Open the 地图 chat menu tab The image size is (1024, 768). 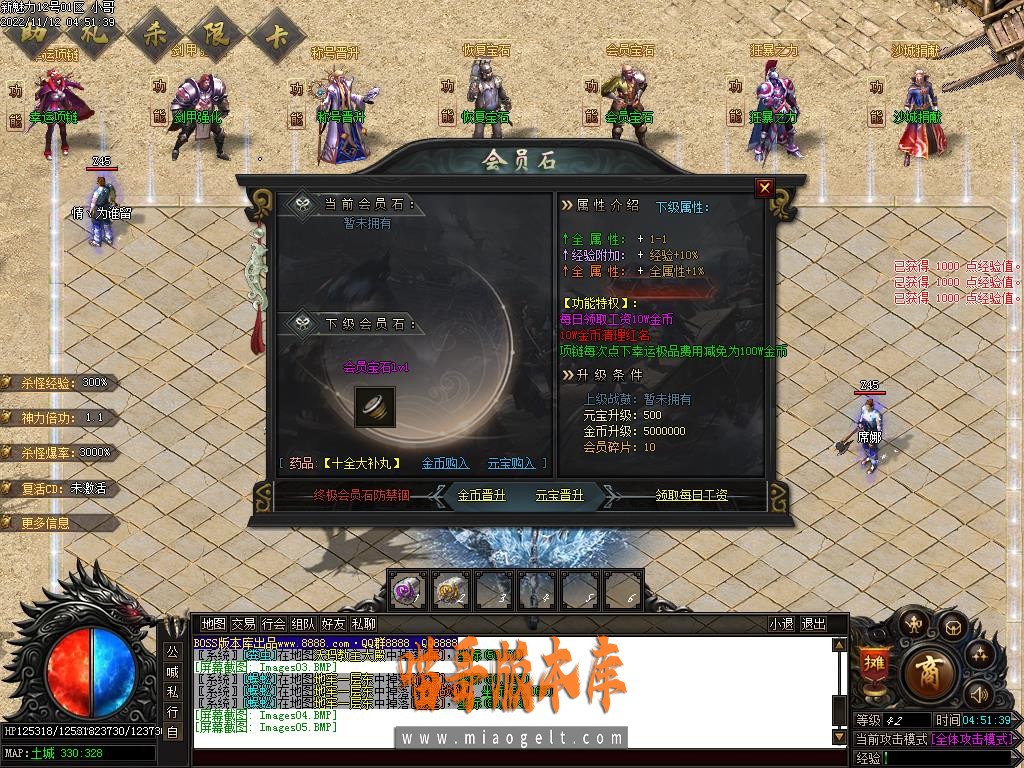tap(214, 624)
